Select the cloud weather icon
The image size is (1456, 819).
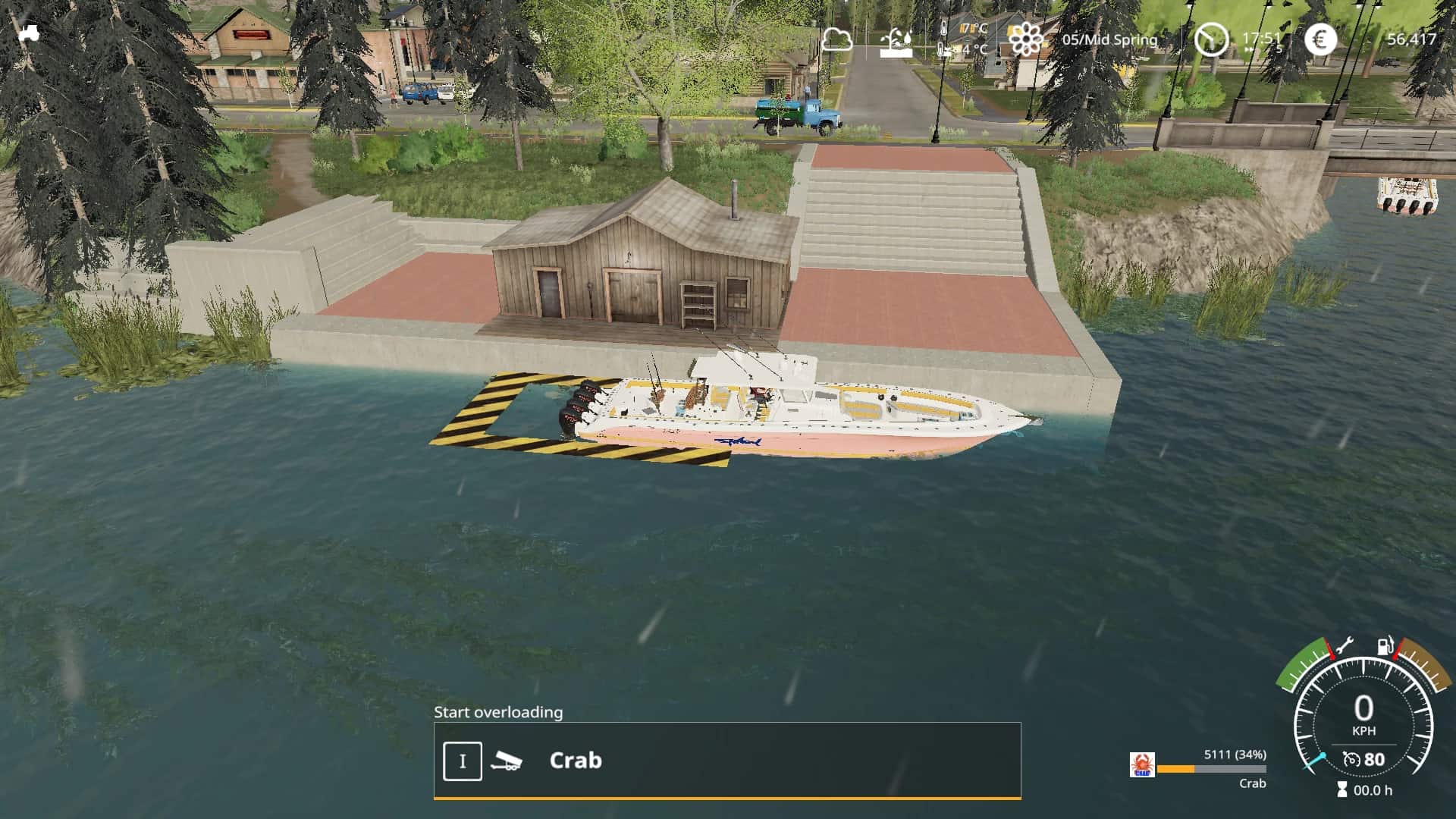click(836, 39)
